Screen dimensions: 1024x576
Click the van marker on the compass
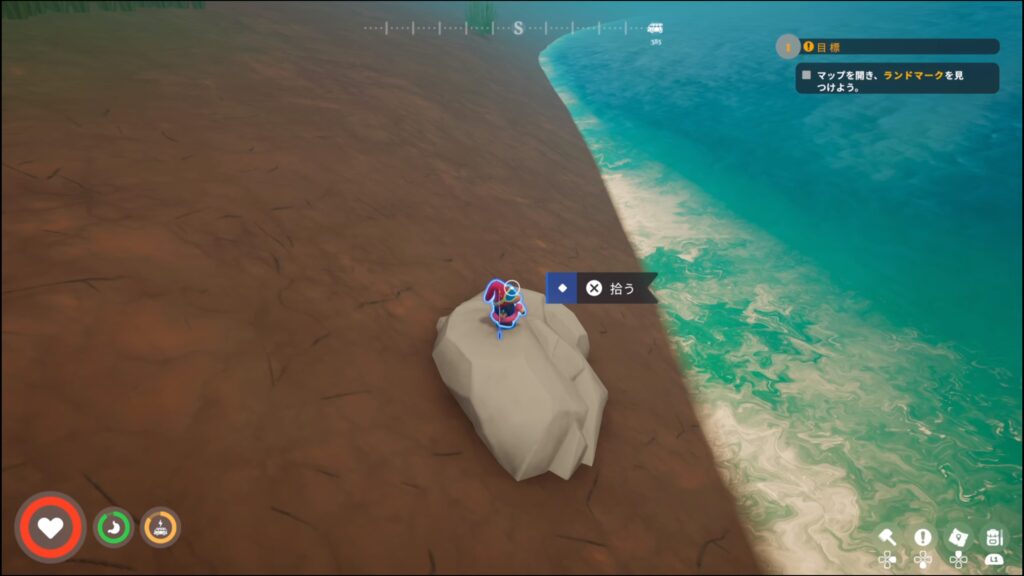655,28
